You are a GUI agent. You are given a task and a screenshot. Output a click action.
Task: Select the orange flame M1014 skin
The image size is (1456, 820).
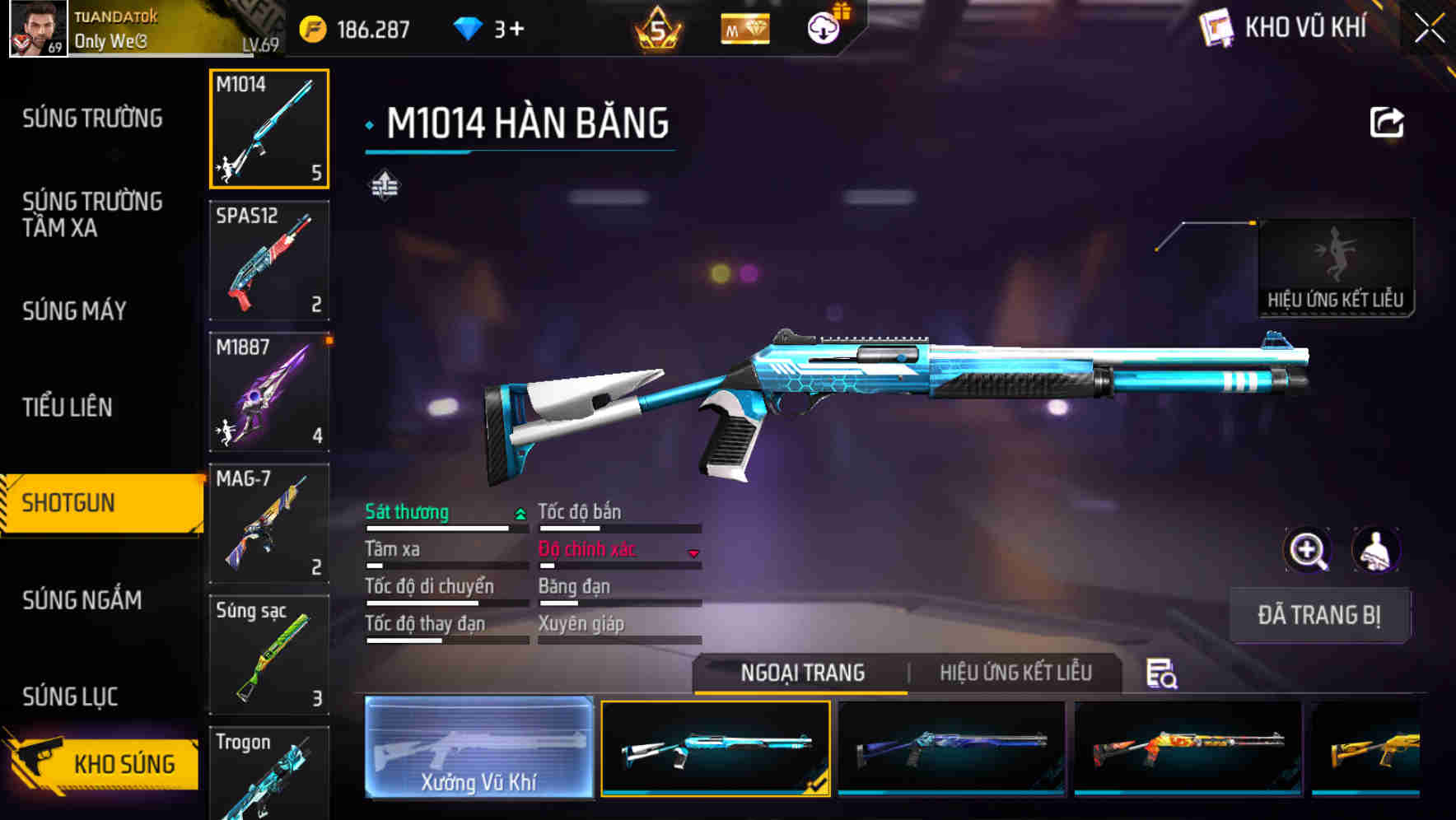coord(1188,748)
